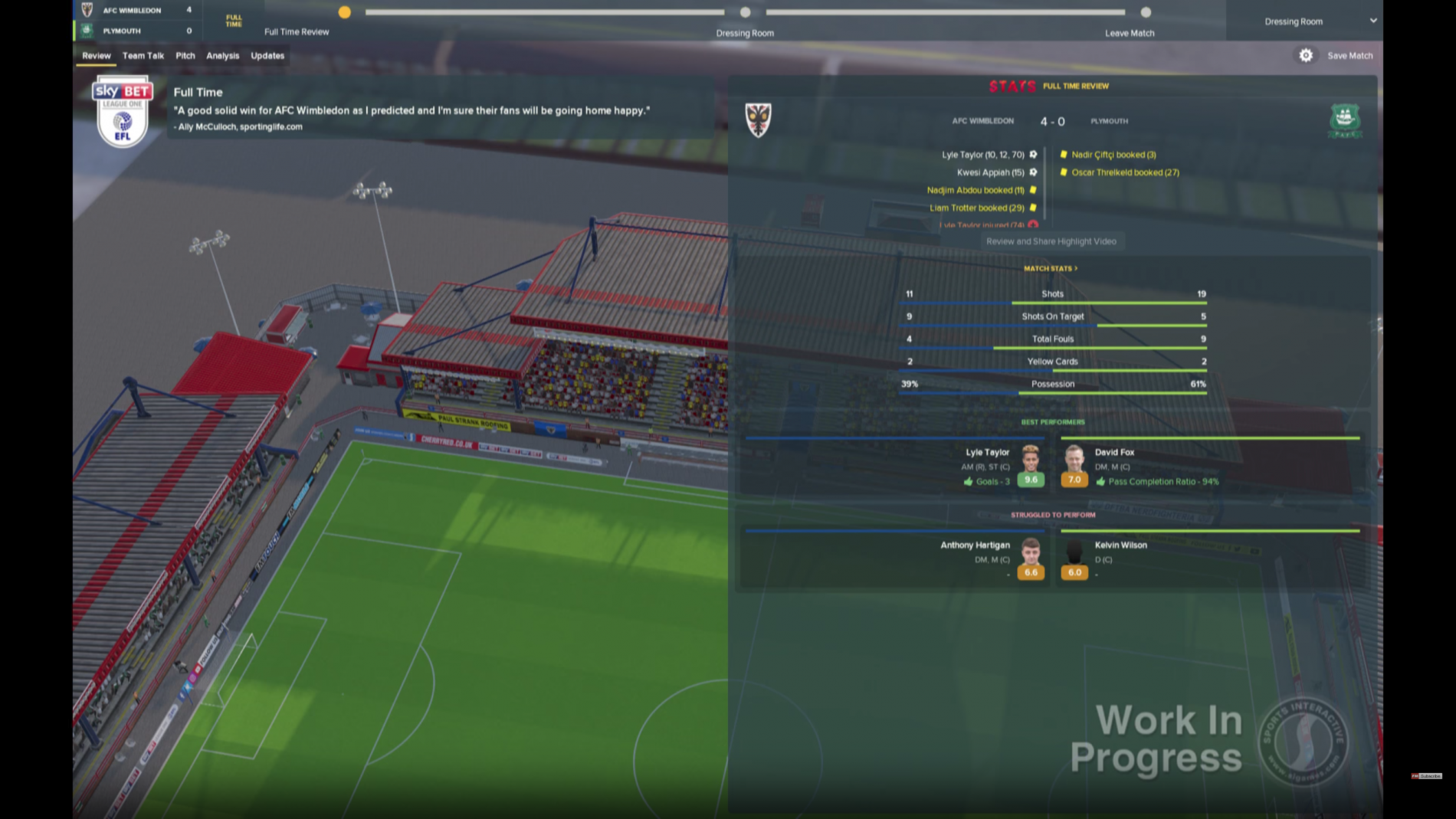
Task: Click the Dressing Room marker on the progress timeline
Action: [743, 12]
